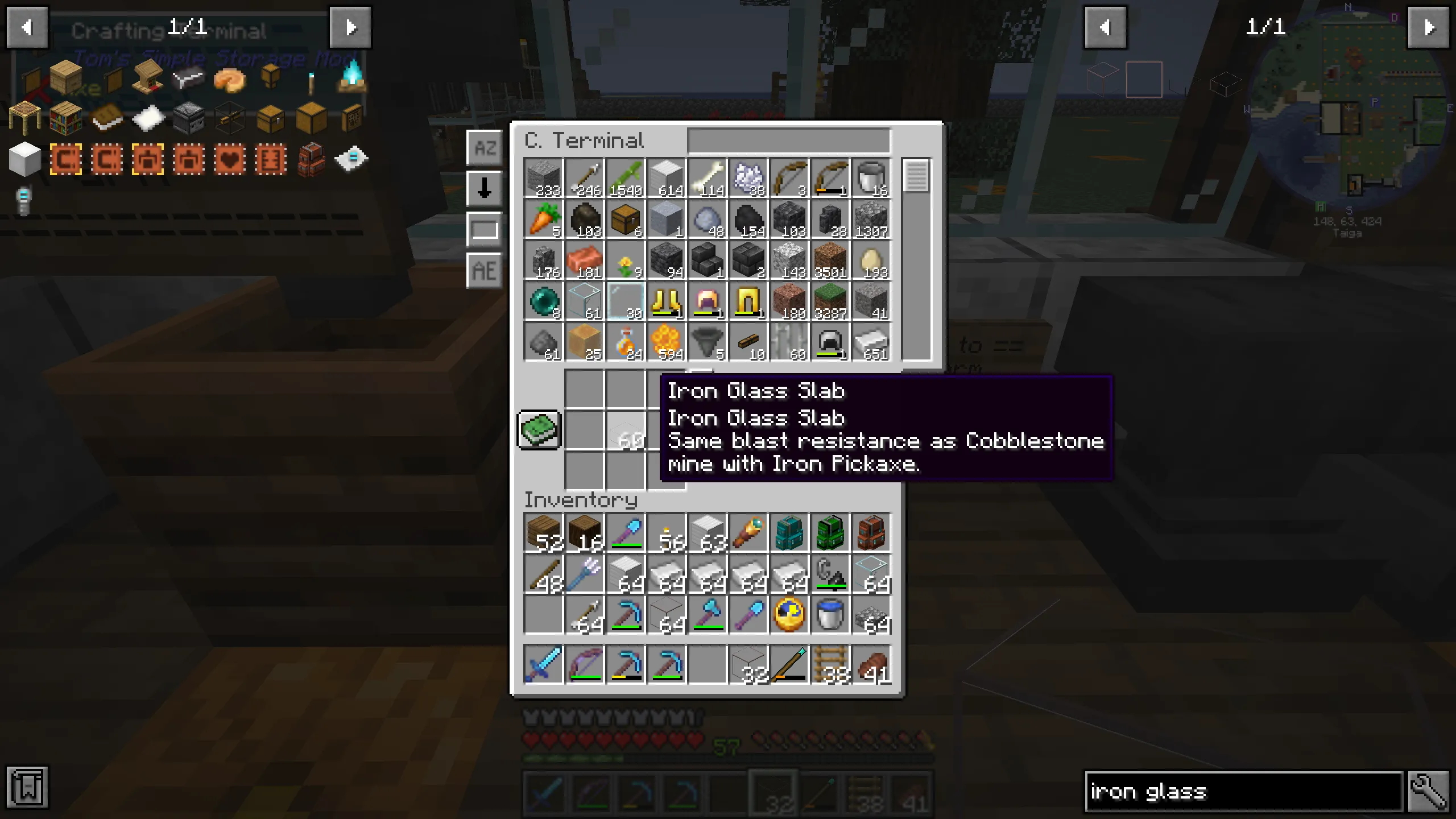This screenshot has height=819, width=1456.
Task: Click the previous page arrow at top right
Action: click(x=1106, y=27)
